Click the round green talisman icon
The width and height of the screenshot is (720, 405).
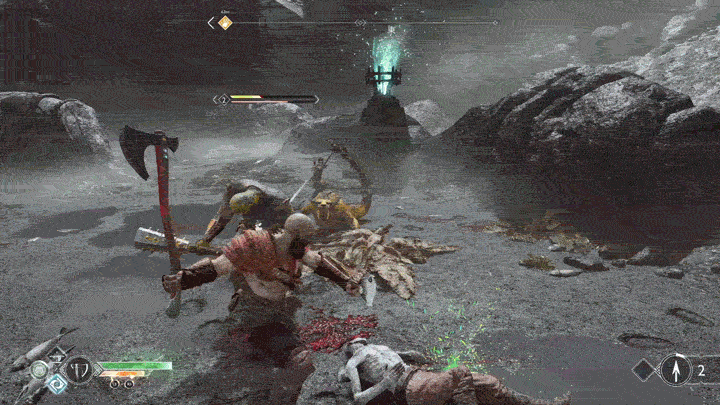[38, 369]
